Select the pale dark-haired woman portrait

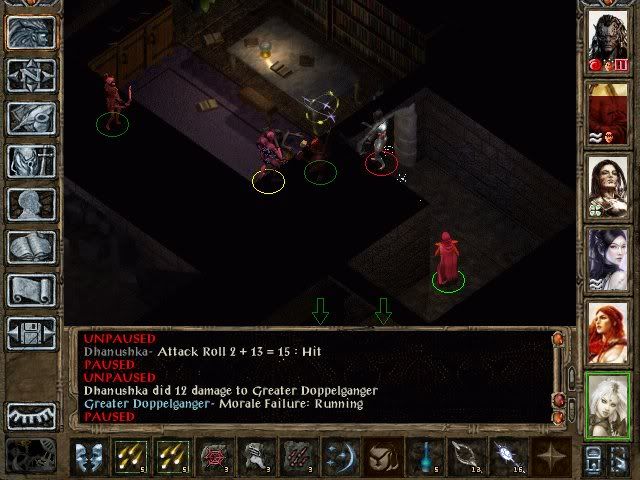point(607,256)
